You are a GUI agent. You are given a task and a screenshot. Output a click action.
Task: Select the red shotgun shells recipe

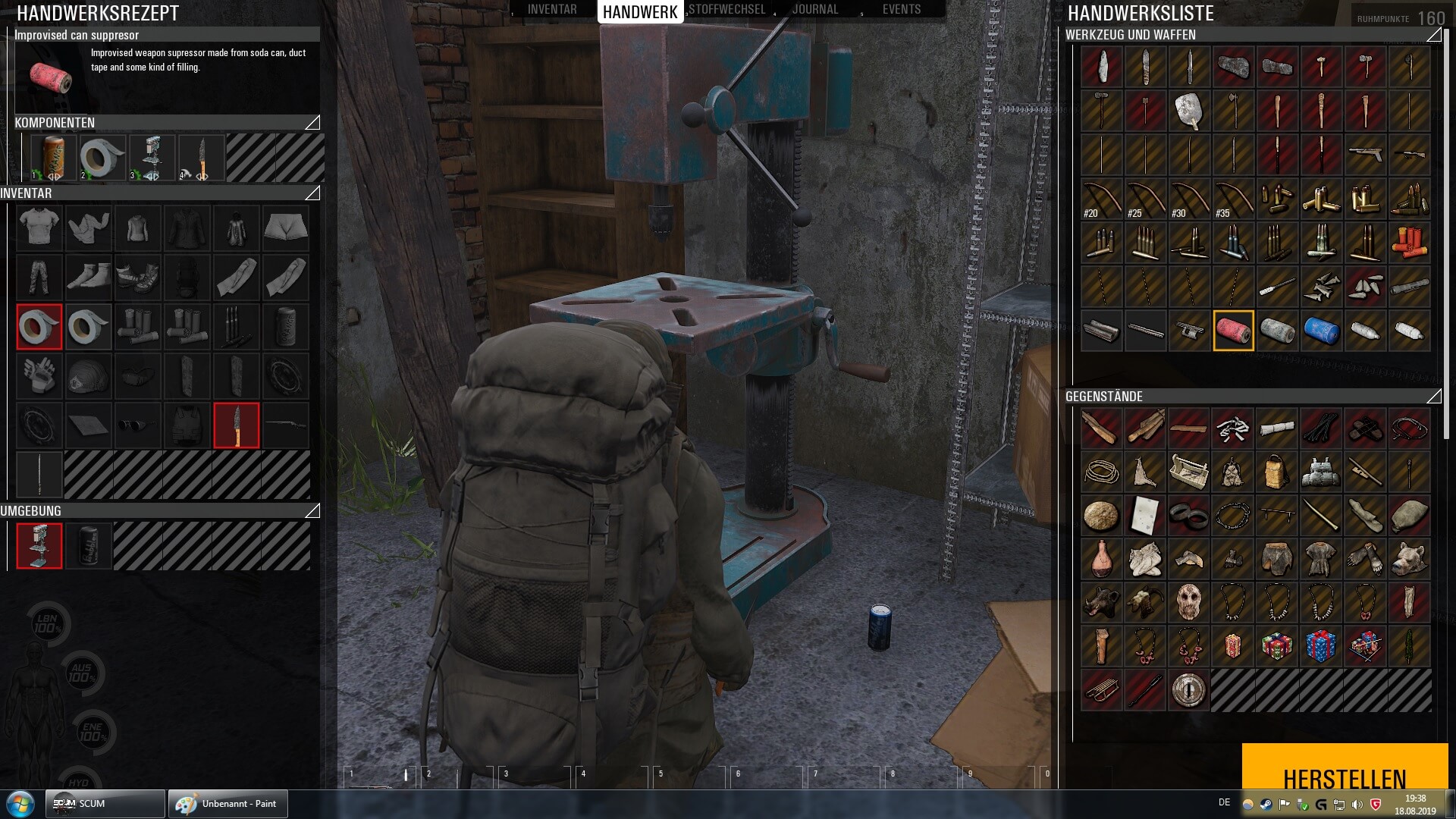1410,243
